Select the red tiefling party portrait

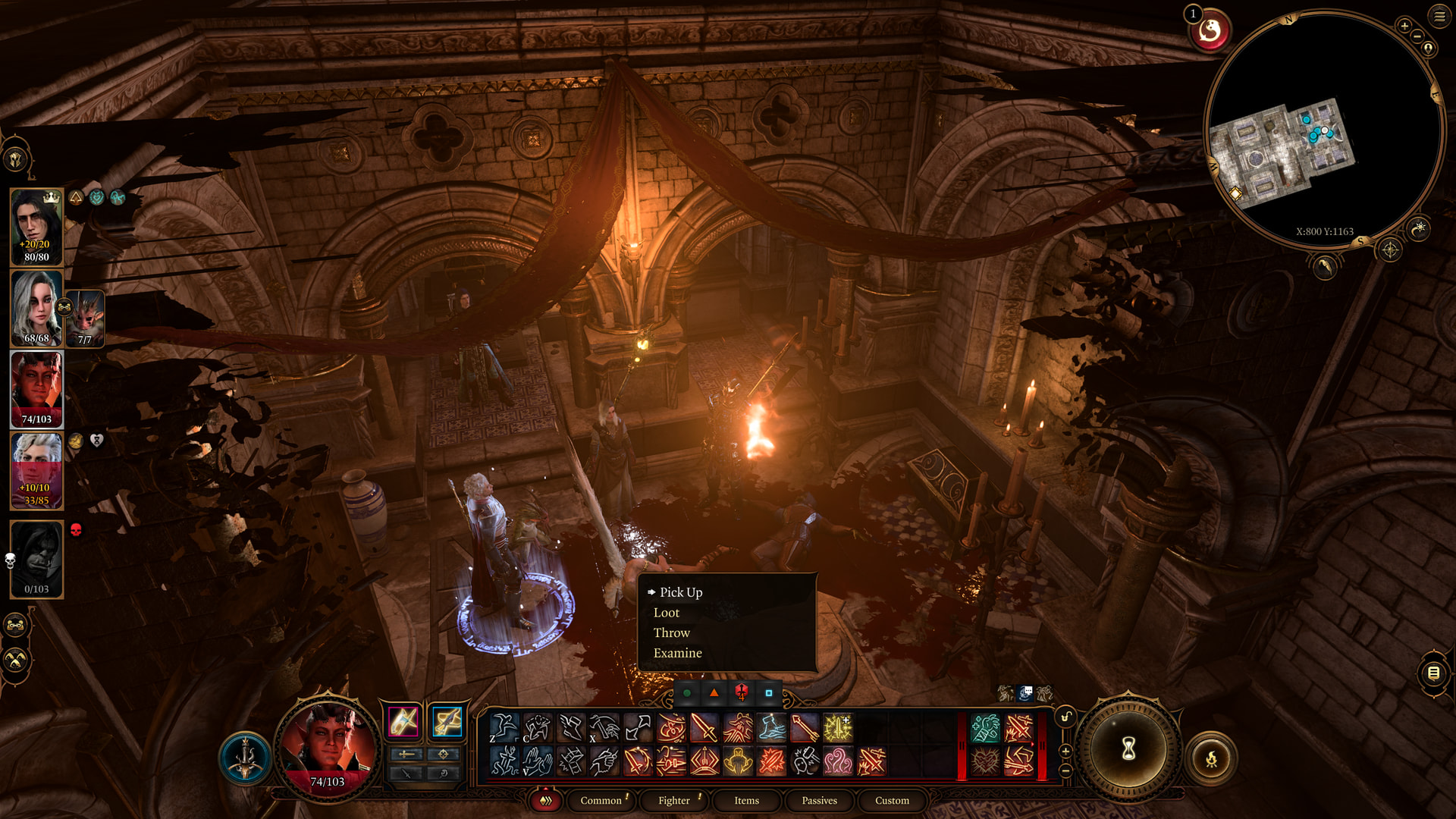point(36,388)
